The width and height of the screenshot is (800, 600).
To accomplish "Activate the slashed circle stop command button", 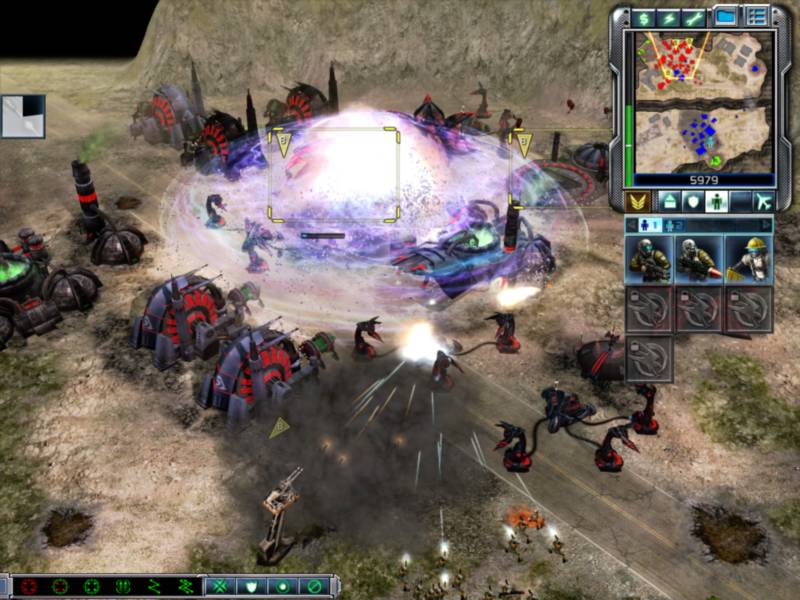I will (x=314, y=587).
